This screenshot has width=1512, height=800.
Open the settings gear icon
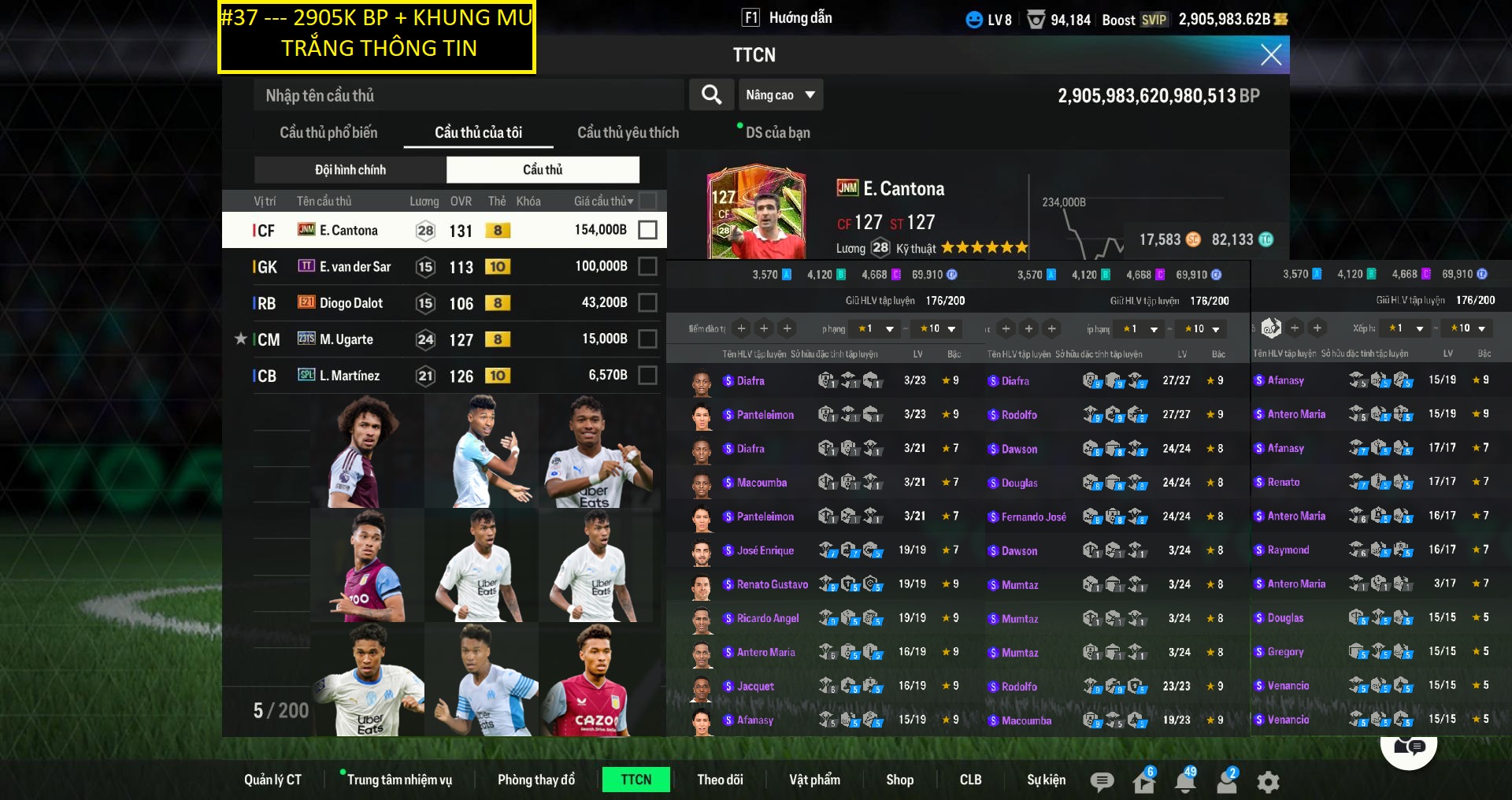click(x=1268, y=781)
